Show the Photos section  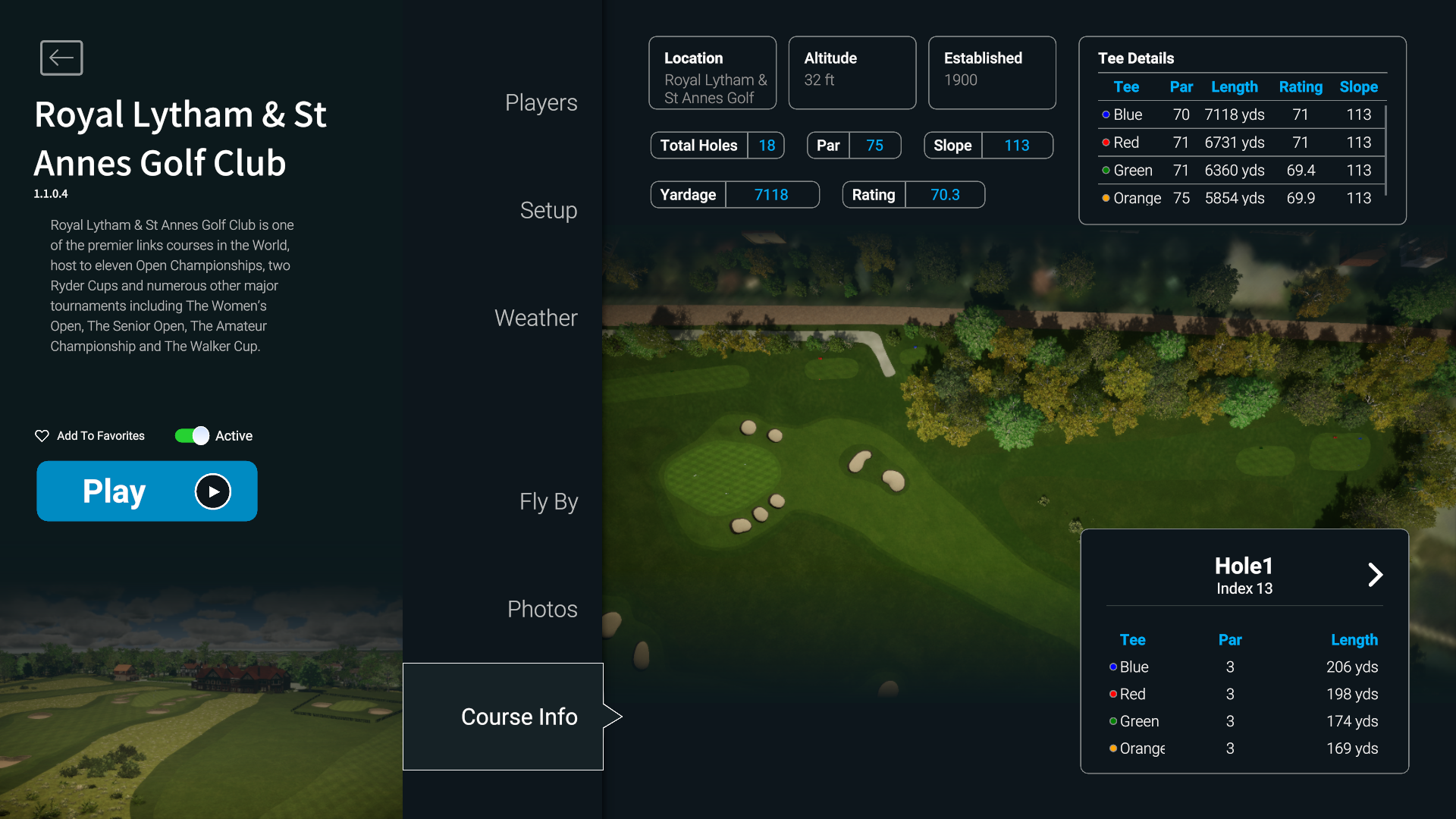542,609
